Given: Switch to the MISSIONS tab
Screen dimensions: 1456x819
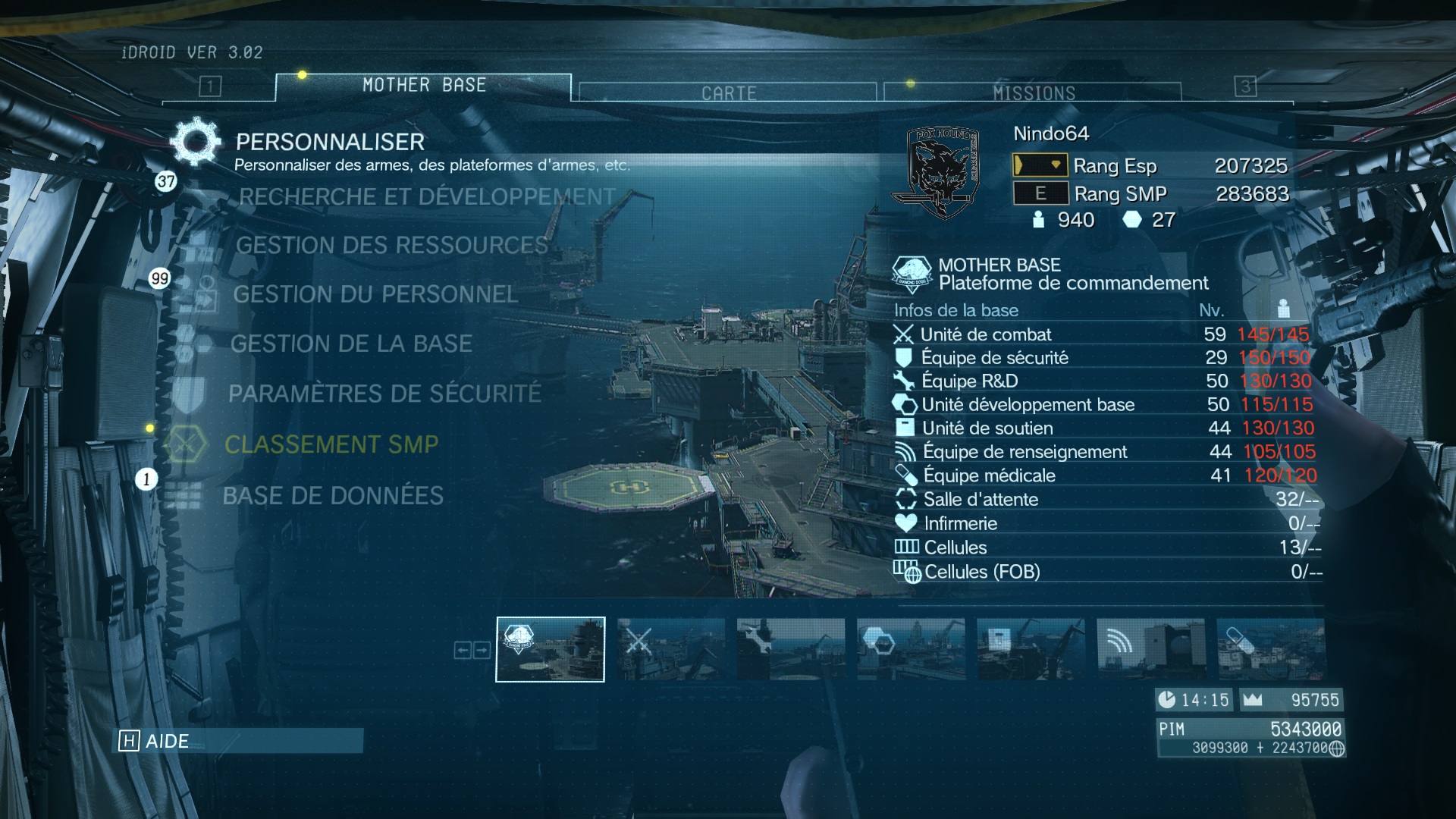Looking at the screenshot, I should pyautogui.click(x=1033, y=93).
